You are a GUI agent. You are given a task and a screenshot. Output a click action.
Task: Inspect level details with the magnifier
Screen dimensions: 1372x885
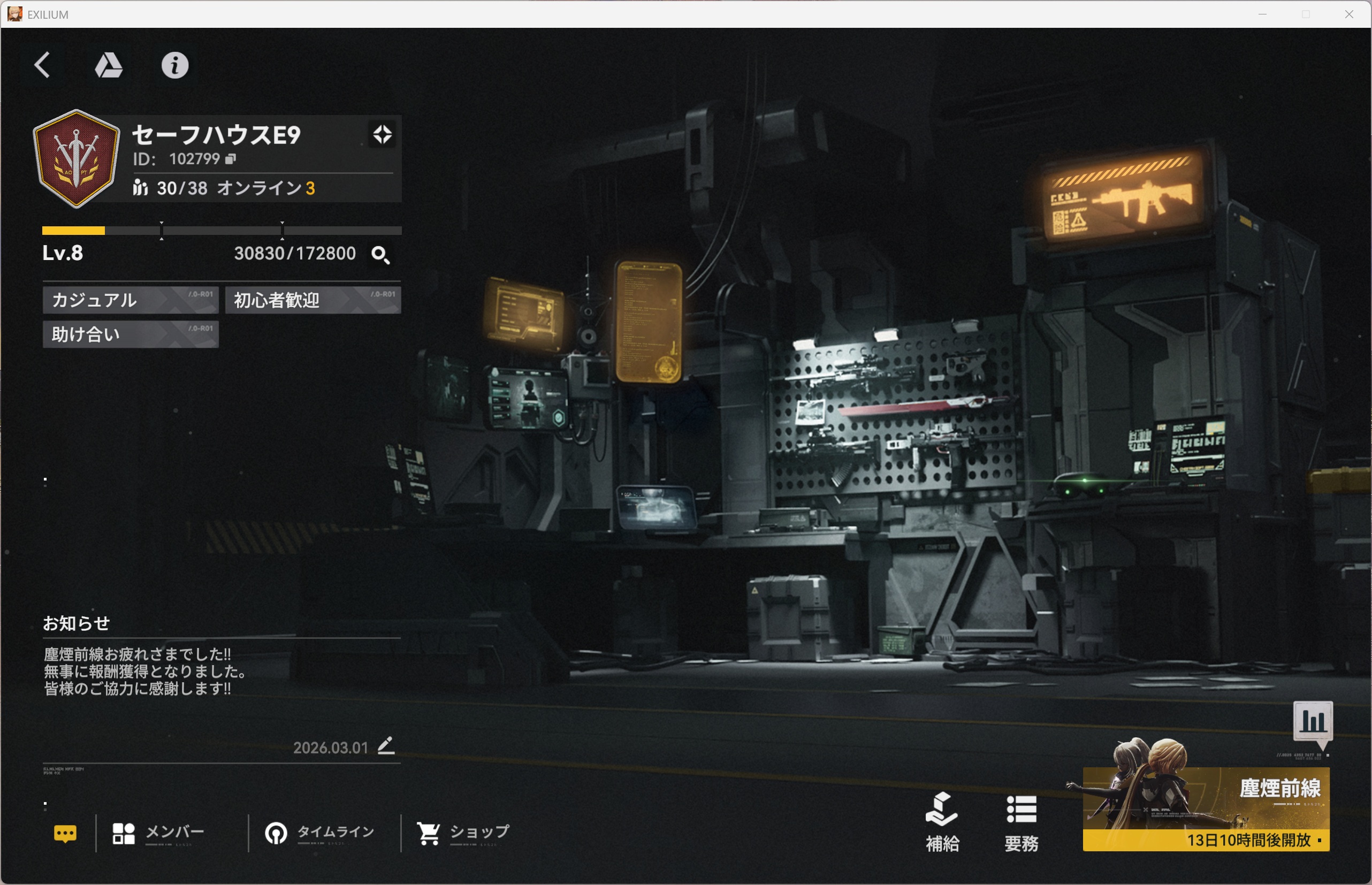380,255
